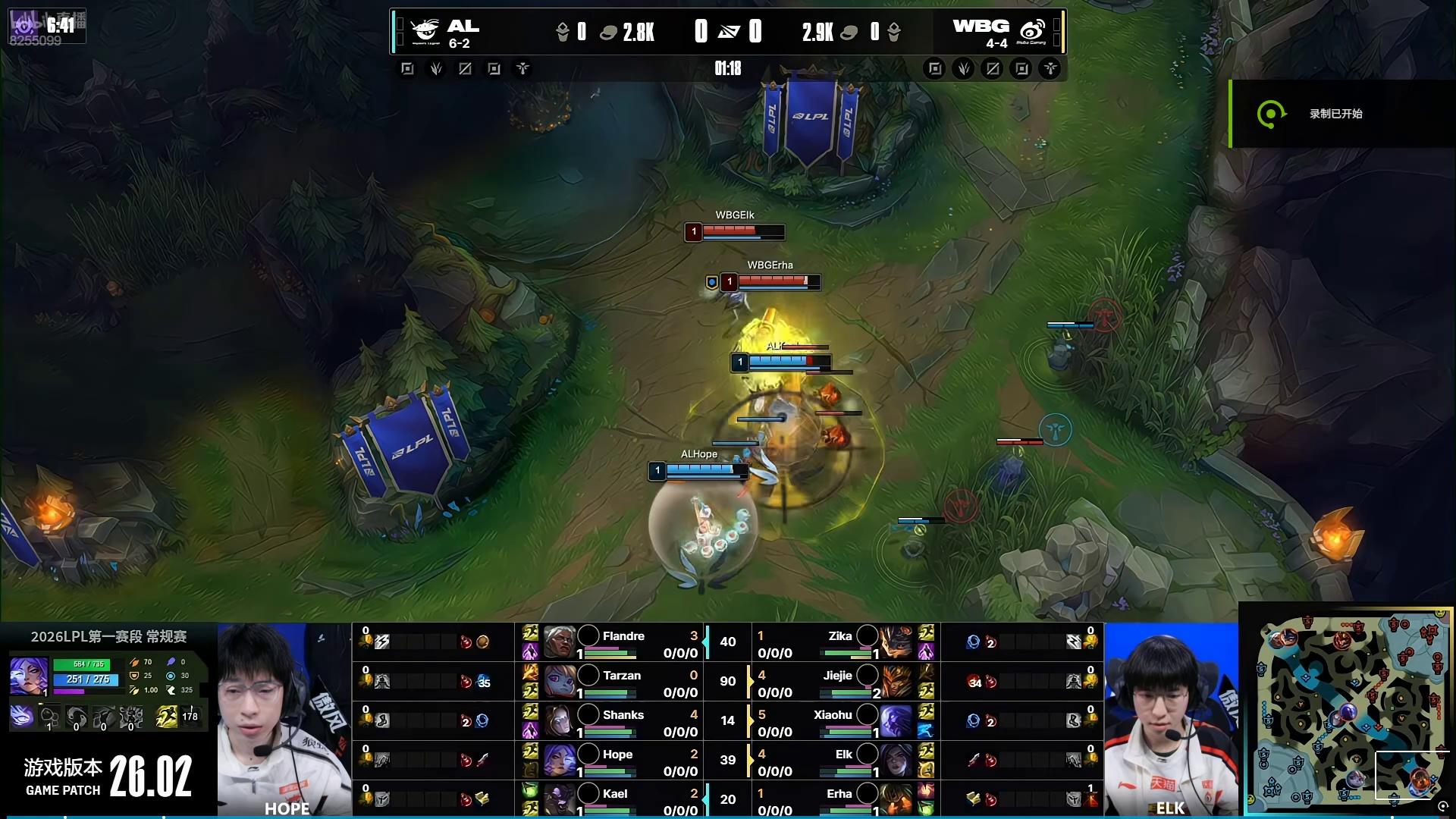Select the featured champion portrait beside health bar

(28, 675)
